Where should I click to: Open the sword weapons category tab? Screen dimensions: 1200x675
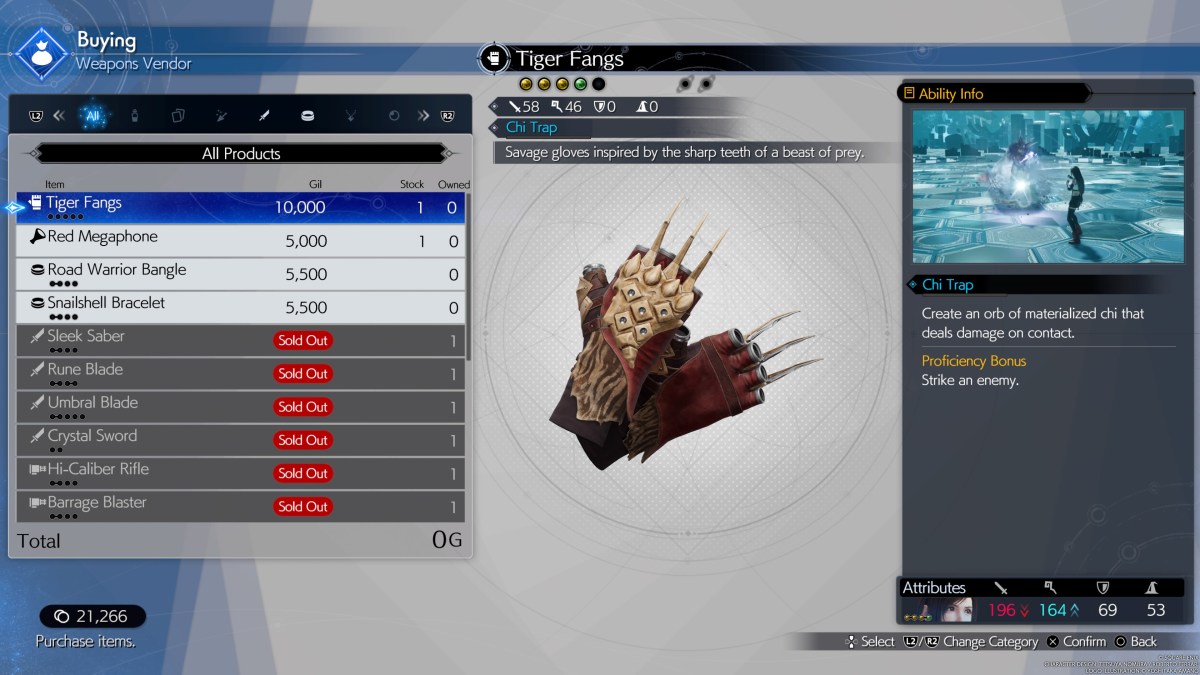(264, 116)
